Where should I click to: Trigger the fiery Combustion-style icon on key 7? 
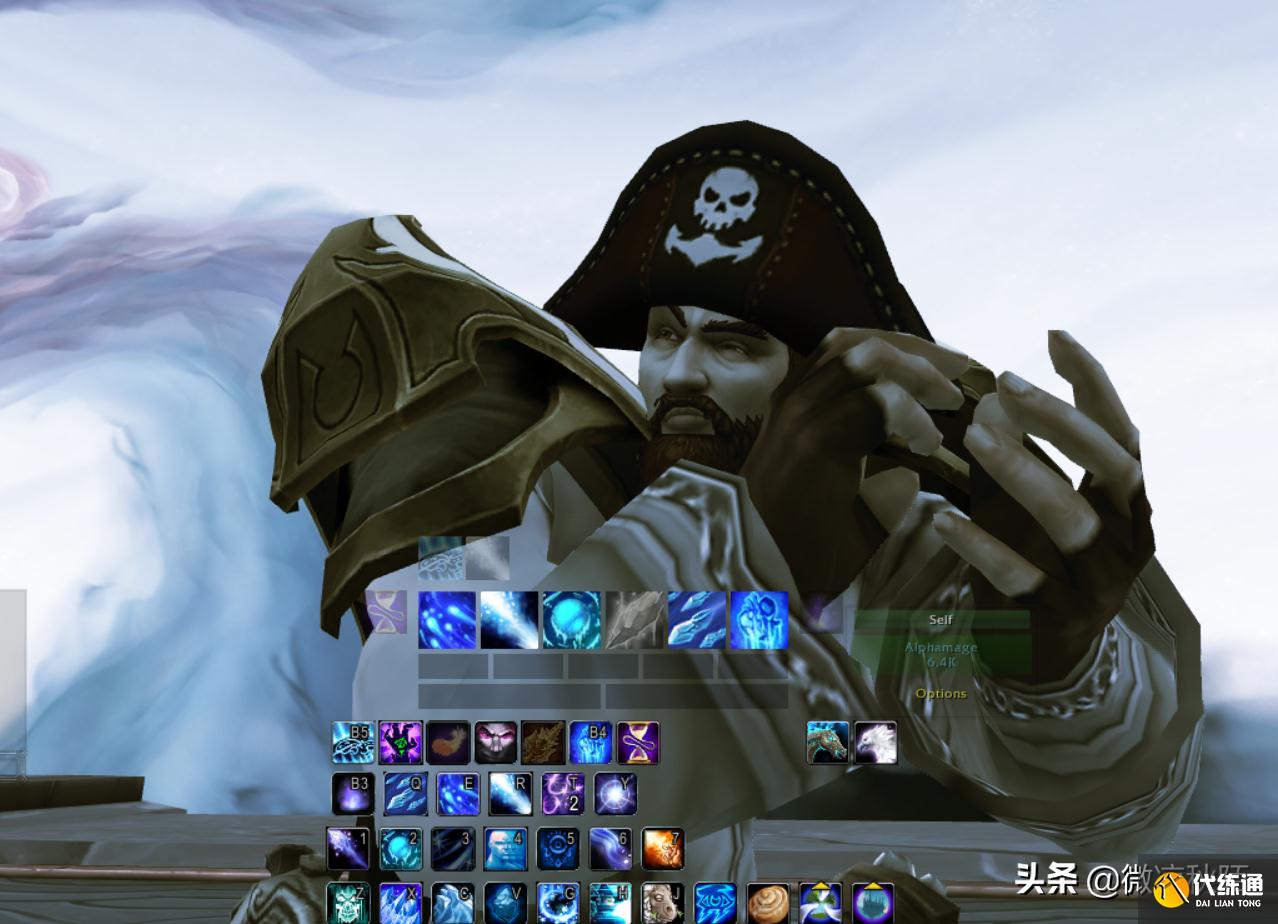pyautogui.click(x=662, y=848)
